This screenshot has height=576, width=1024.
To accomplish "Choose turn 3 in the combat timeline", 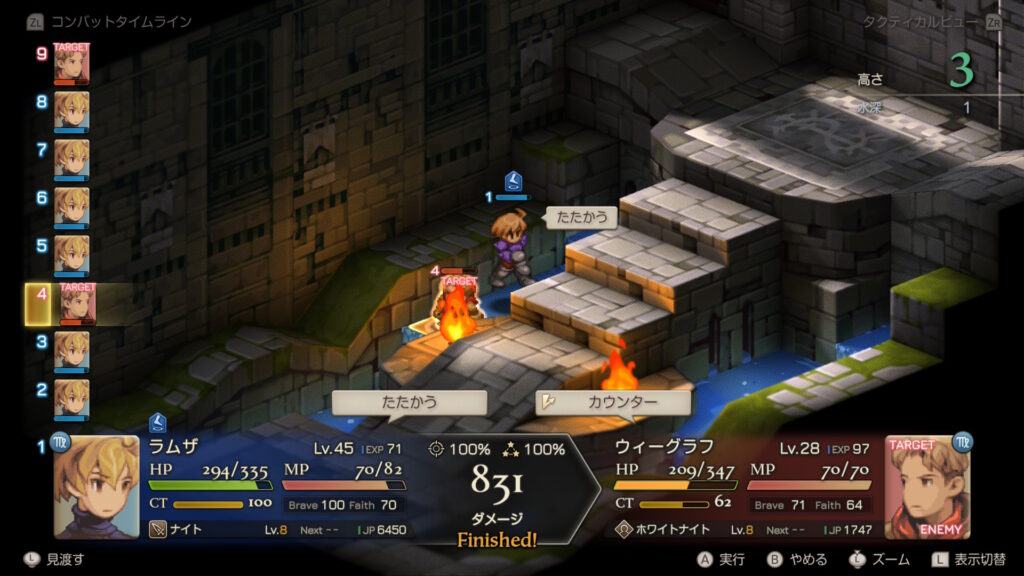I will (x=71, y=351).
